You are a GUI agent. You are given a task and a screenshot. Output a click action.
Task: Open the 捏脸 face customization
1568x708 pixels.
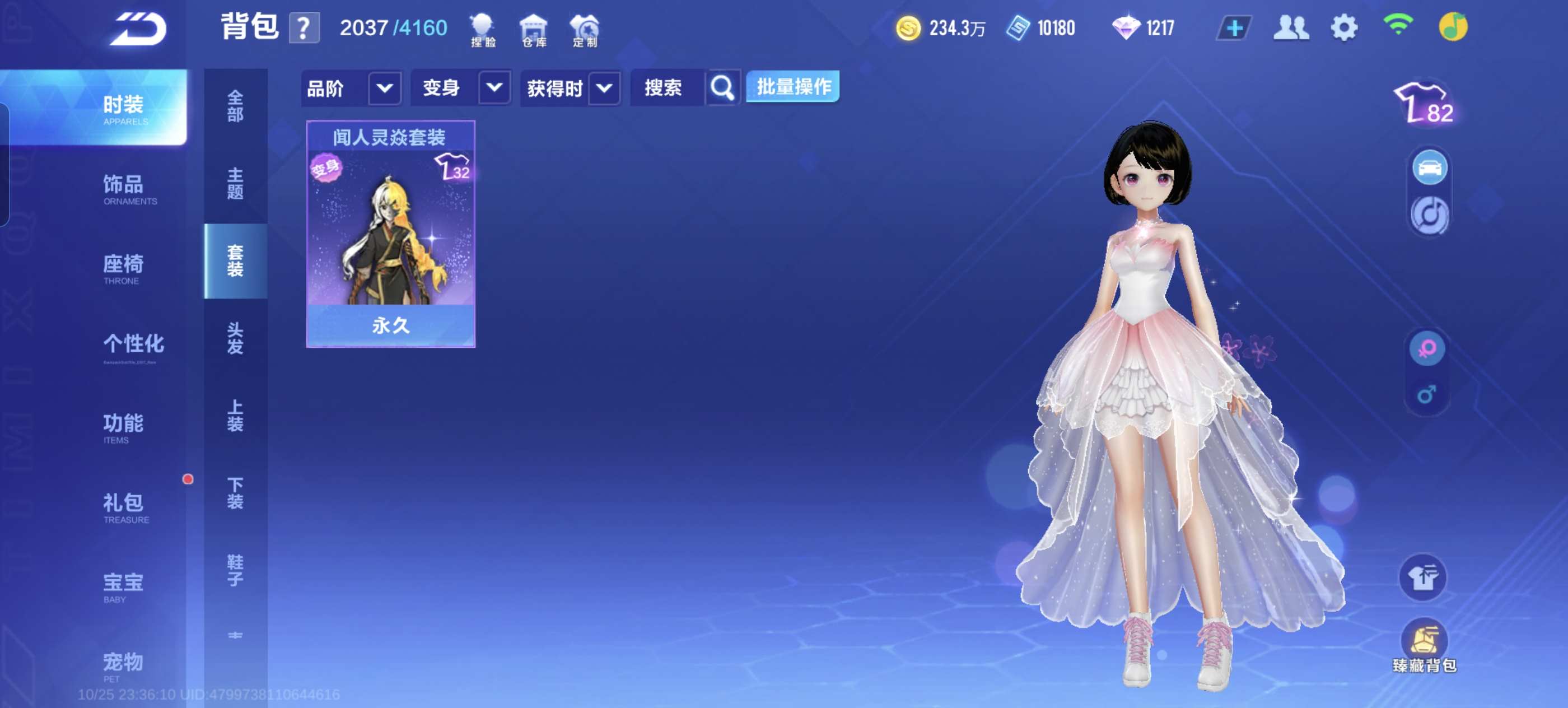pos(483,30)
